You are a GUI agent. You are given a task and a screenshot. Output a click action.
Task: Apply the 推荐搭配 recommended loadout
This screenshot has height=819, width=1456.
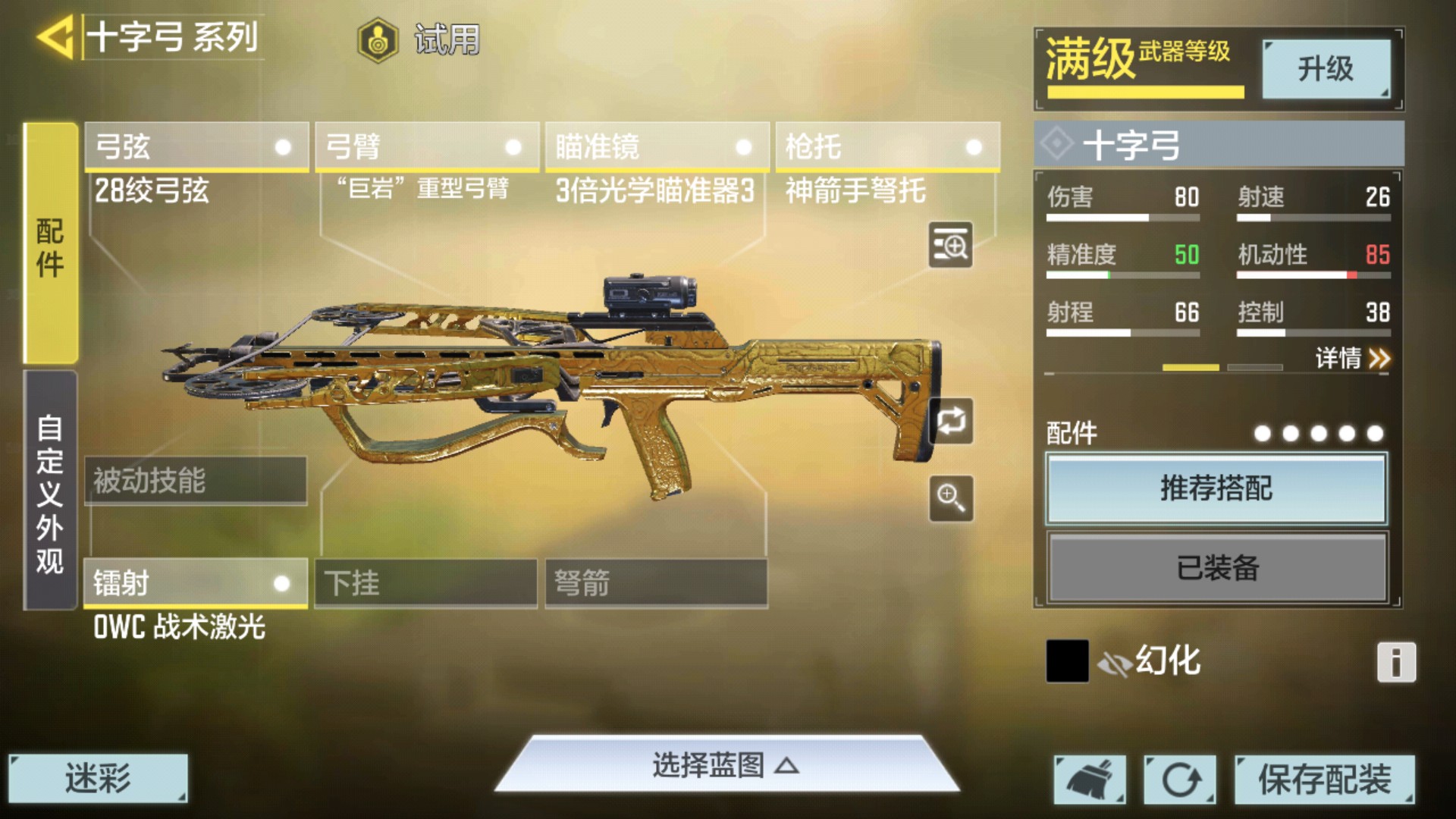[x=1216, y=488]
